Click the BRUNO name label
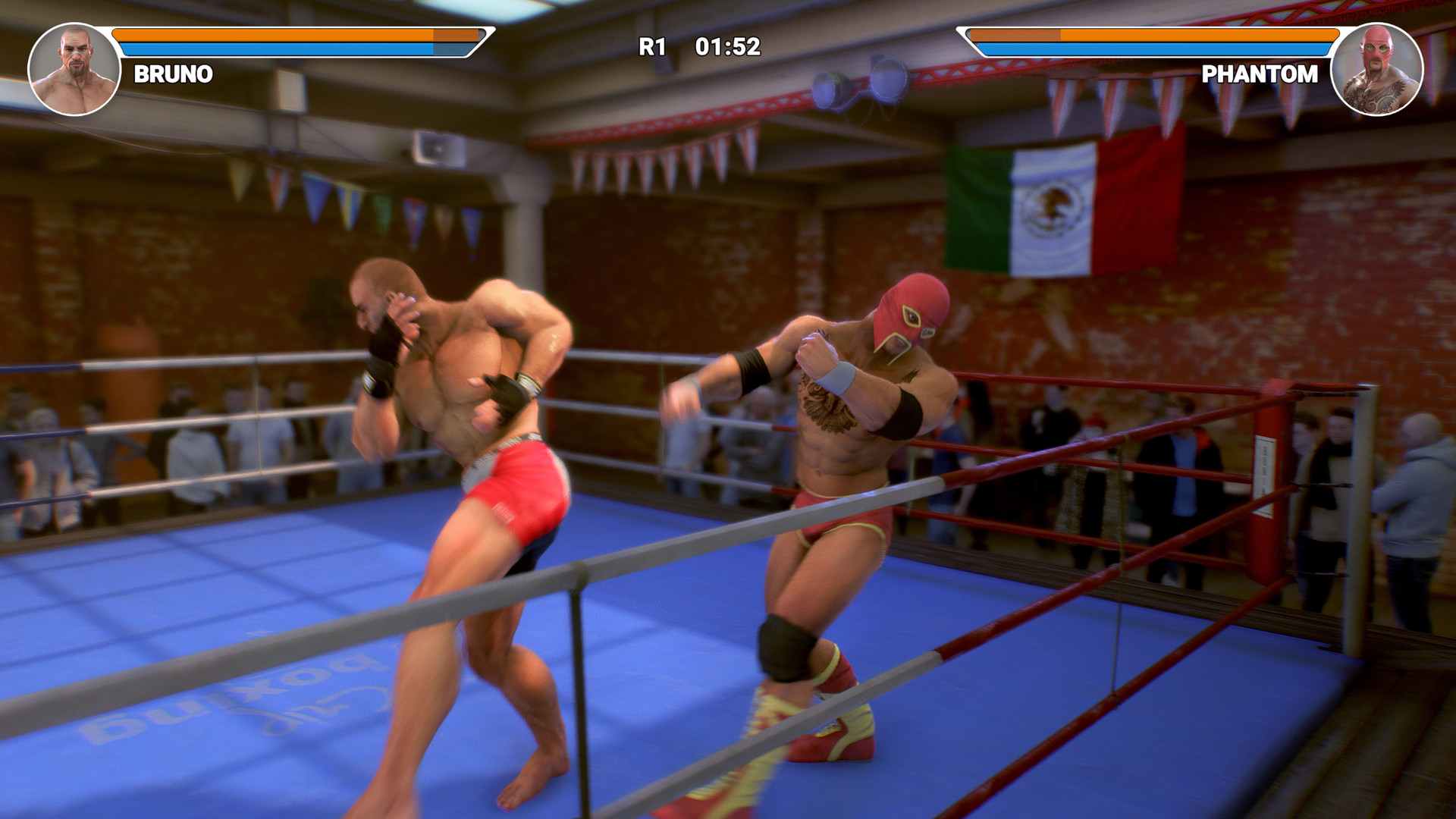The width and height of the screenshot is (1456, 819). tap(174, 74)
